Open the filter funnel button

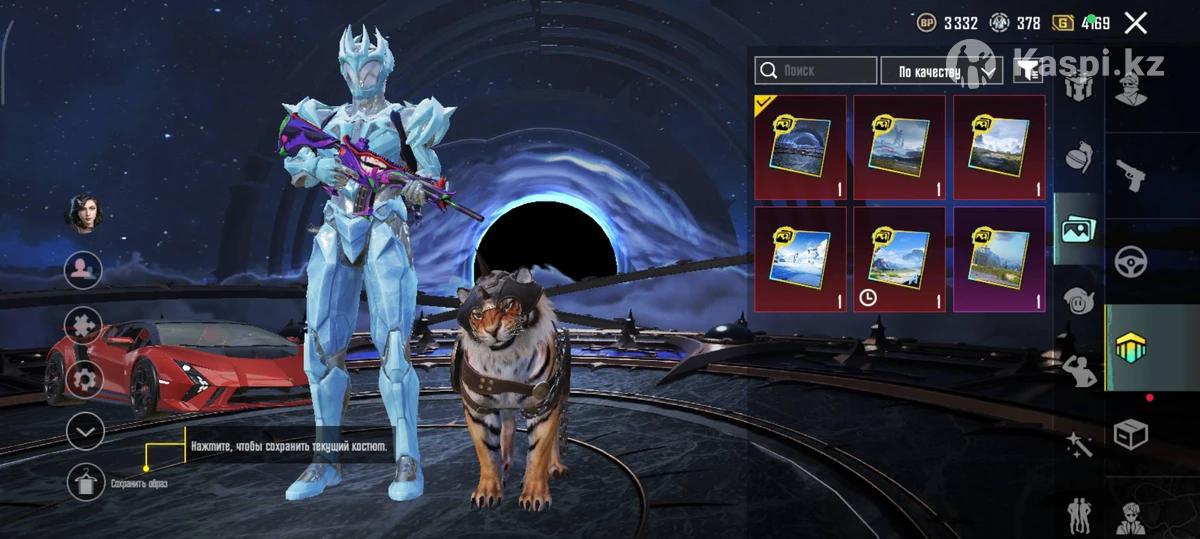pyautogui.click(x=1027, y=70)
